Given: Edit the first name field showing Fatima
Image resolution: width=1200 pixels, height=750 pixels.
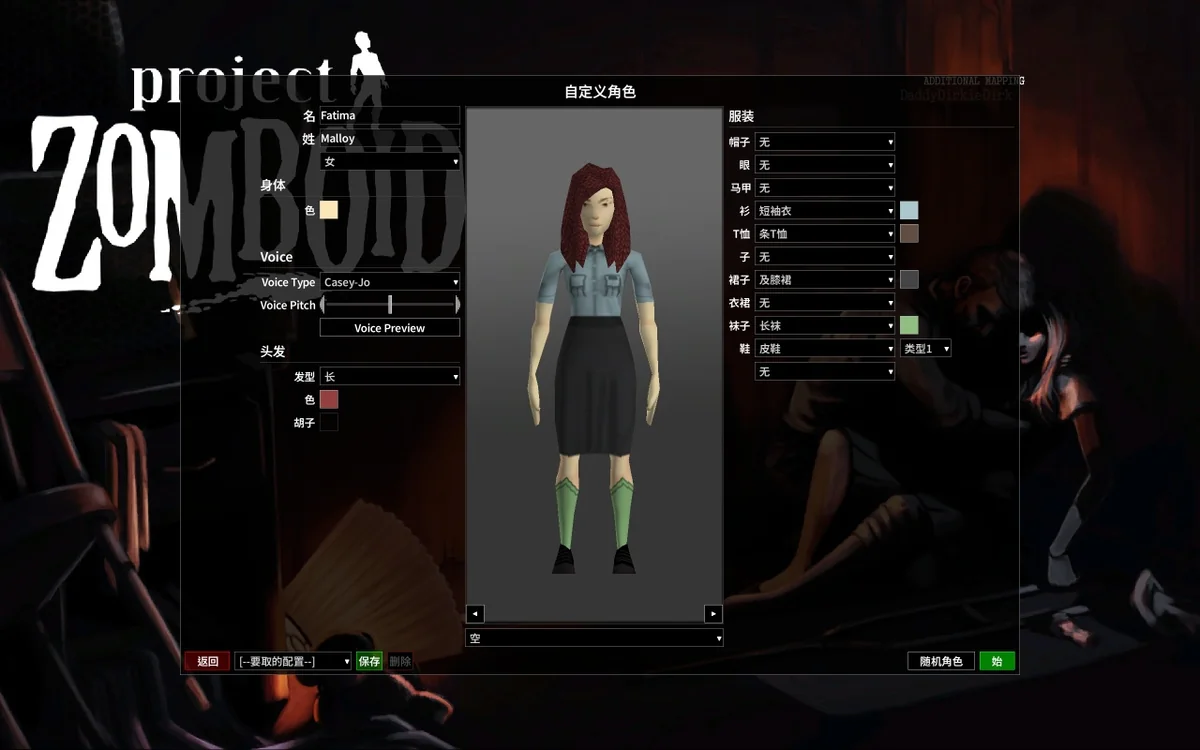Looking at the screenshot, I should click(x=389, y=116).
